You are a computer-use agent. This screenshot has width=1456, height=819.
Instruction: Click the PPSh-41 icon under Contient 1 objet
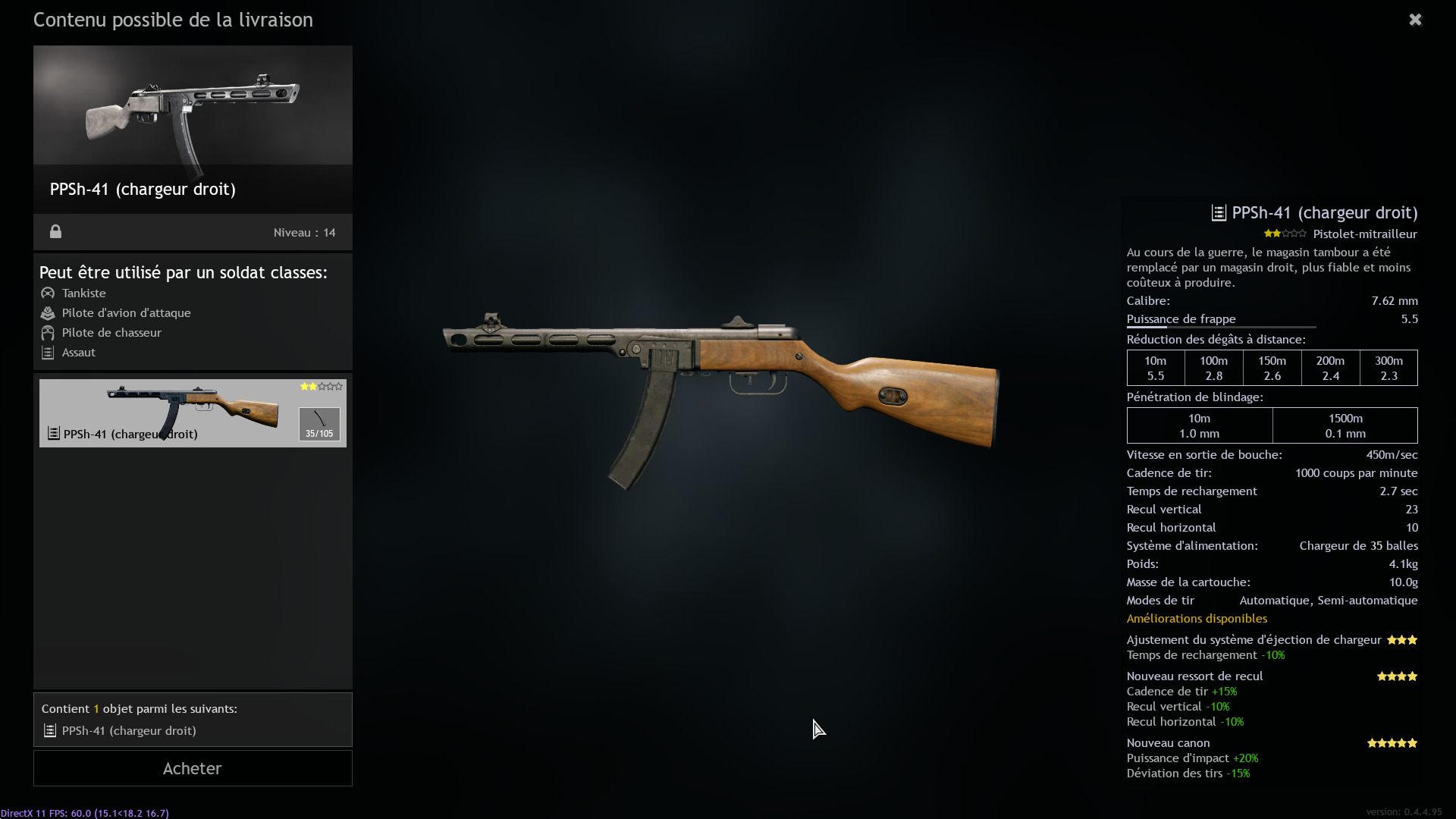pos(50,730)
